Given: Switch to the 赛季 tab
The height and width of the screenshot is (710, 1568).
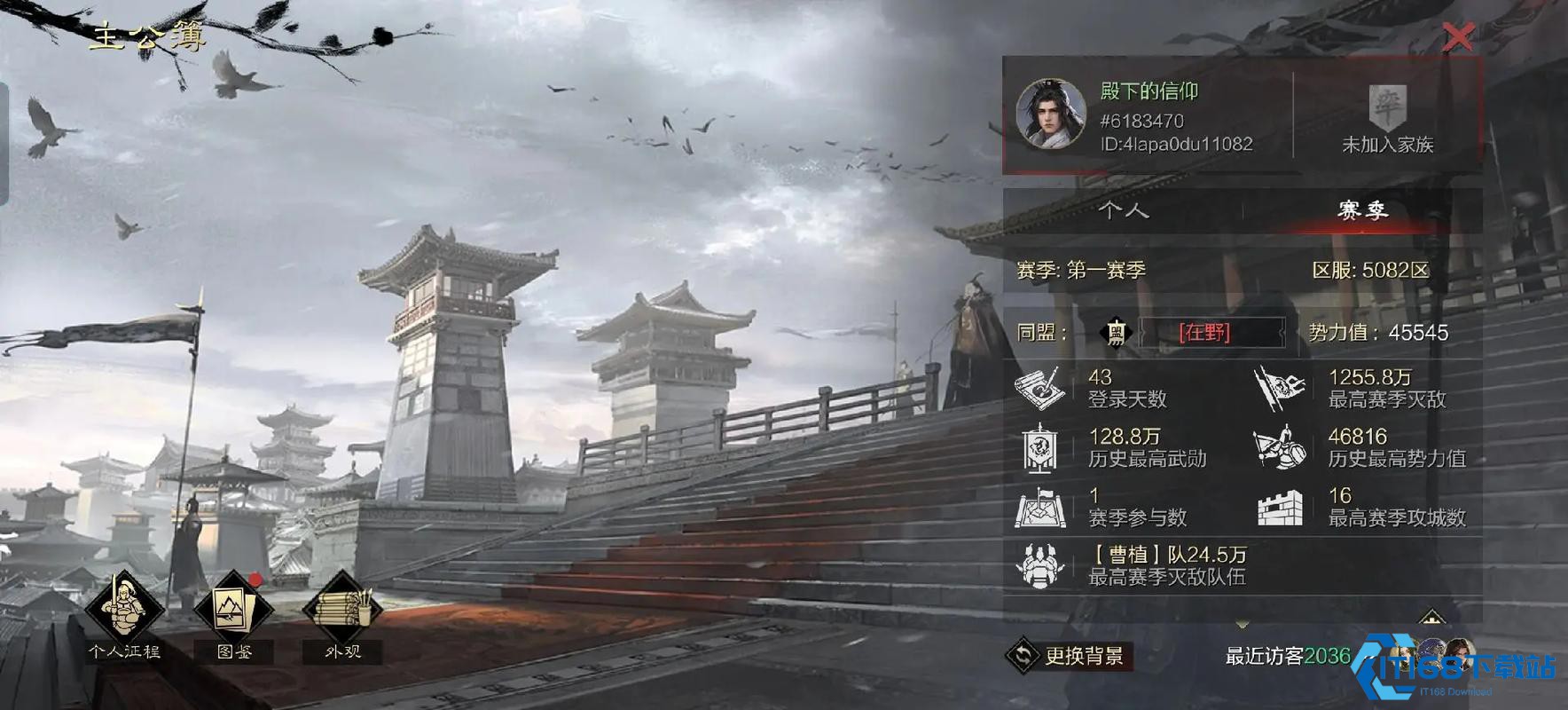Looking at the screenshot, I should tap(1363, 210).
